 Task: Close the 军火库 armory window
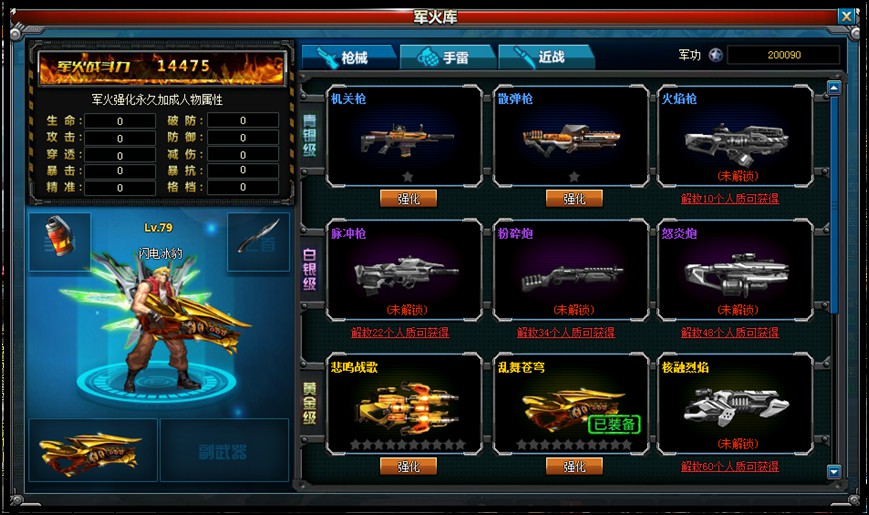846,17
